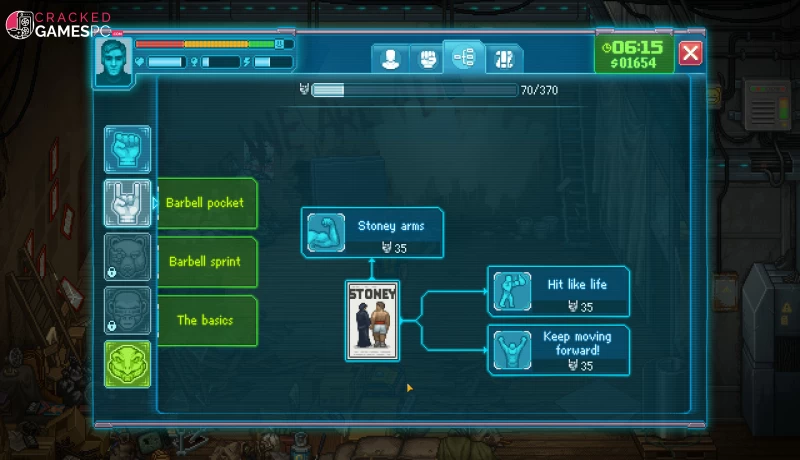Pick the Keep moving forward! skill

pyautogui.click(x=559, y=349)
